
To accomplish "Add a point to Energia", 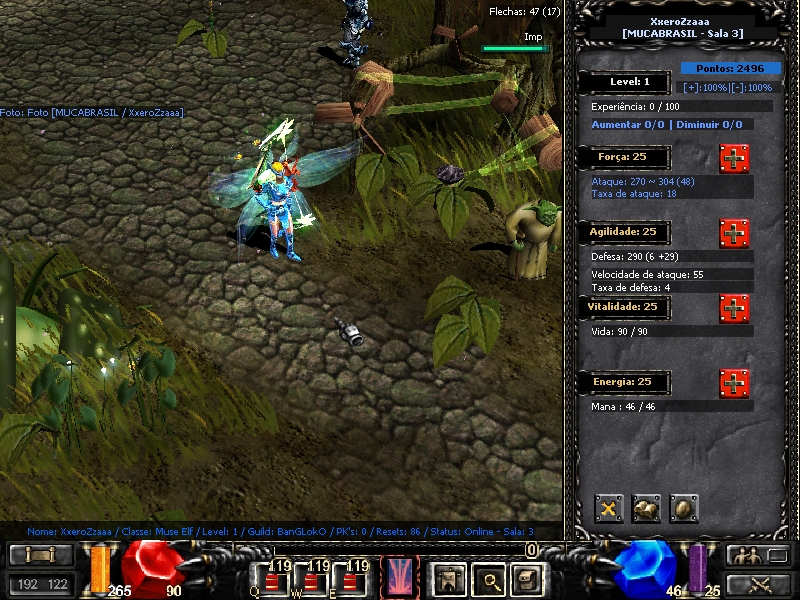I will [x=734, y=383].
